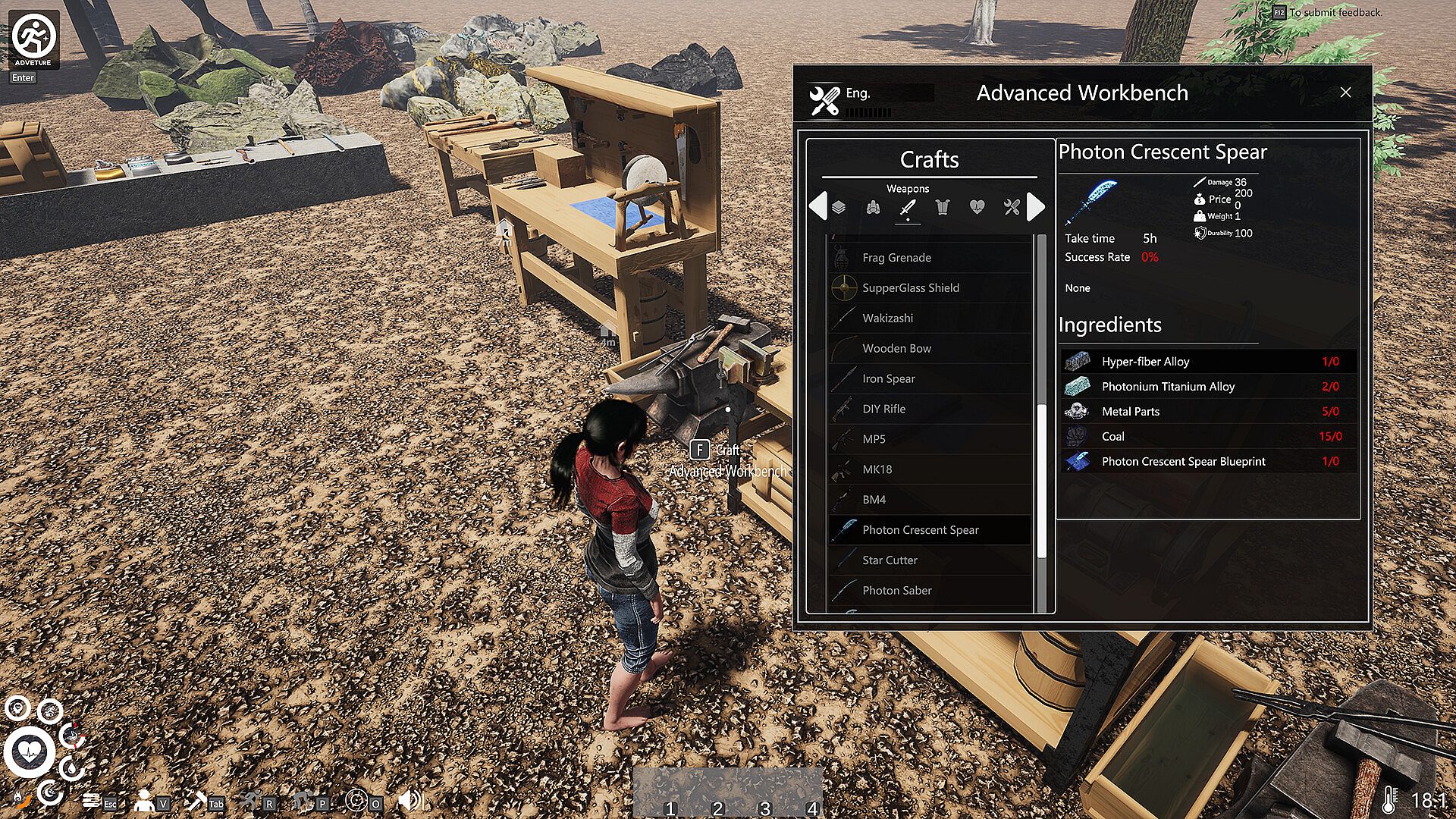Select Frag Grenade in the crafts list

pyautogui.click(x=896, y=258)
